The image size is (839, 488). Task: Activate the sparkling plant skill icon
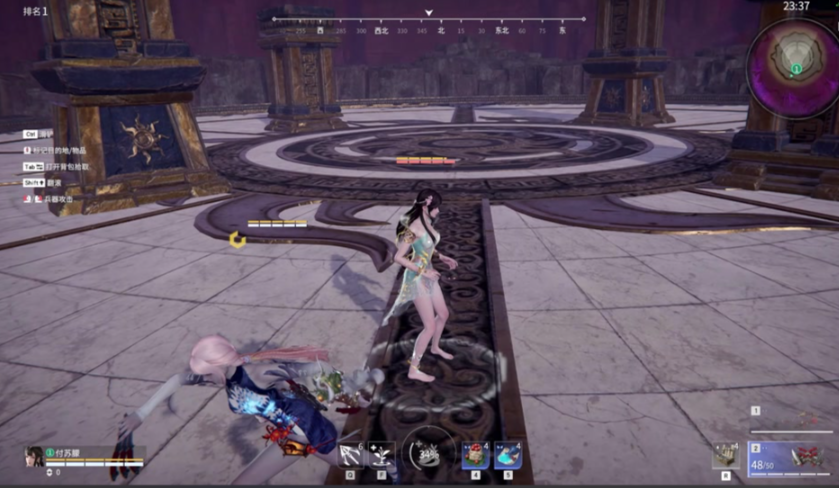pos(382,455)
